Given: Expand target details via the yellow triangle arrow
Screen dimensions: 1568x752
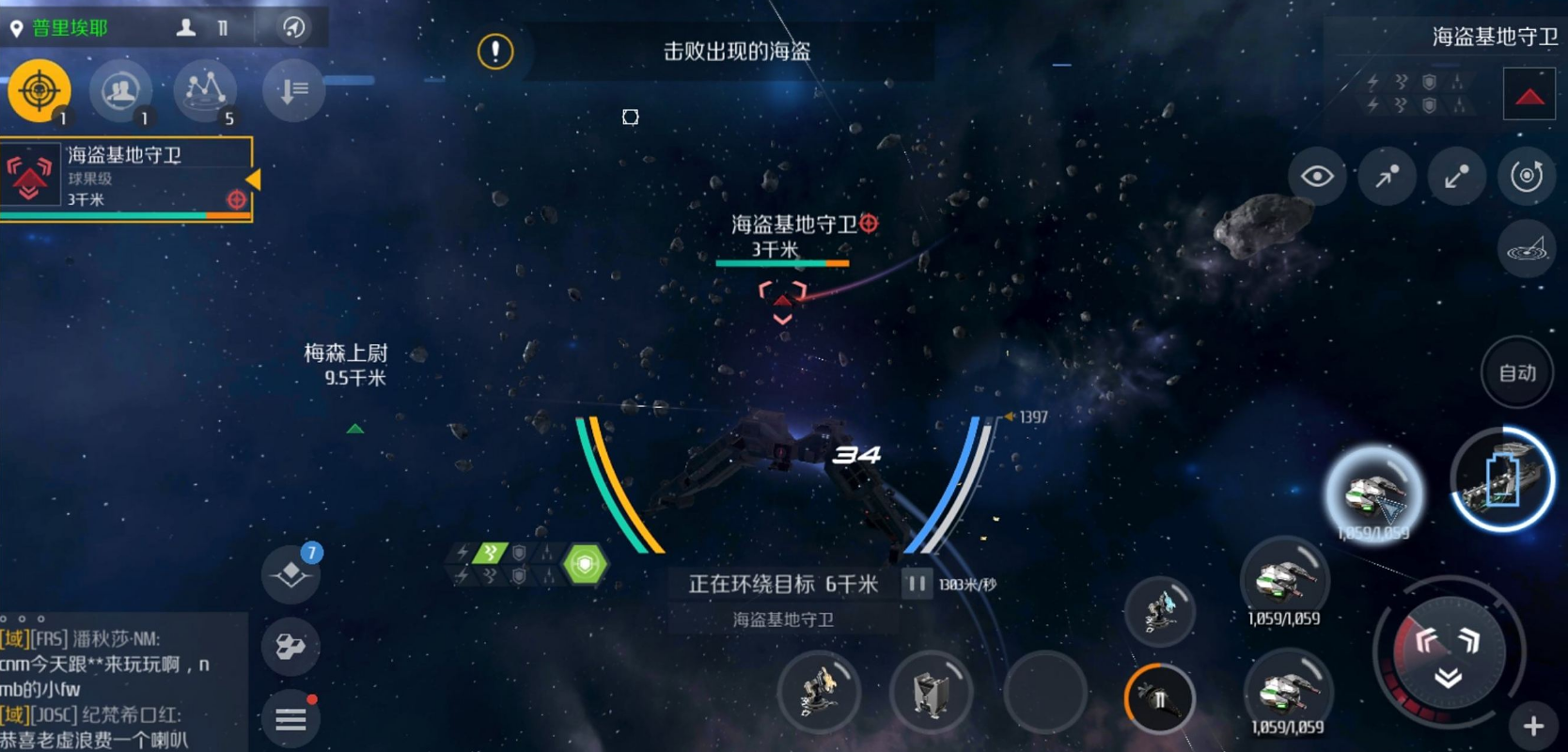Looking at the screenshot, I should 252,177.
